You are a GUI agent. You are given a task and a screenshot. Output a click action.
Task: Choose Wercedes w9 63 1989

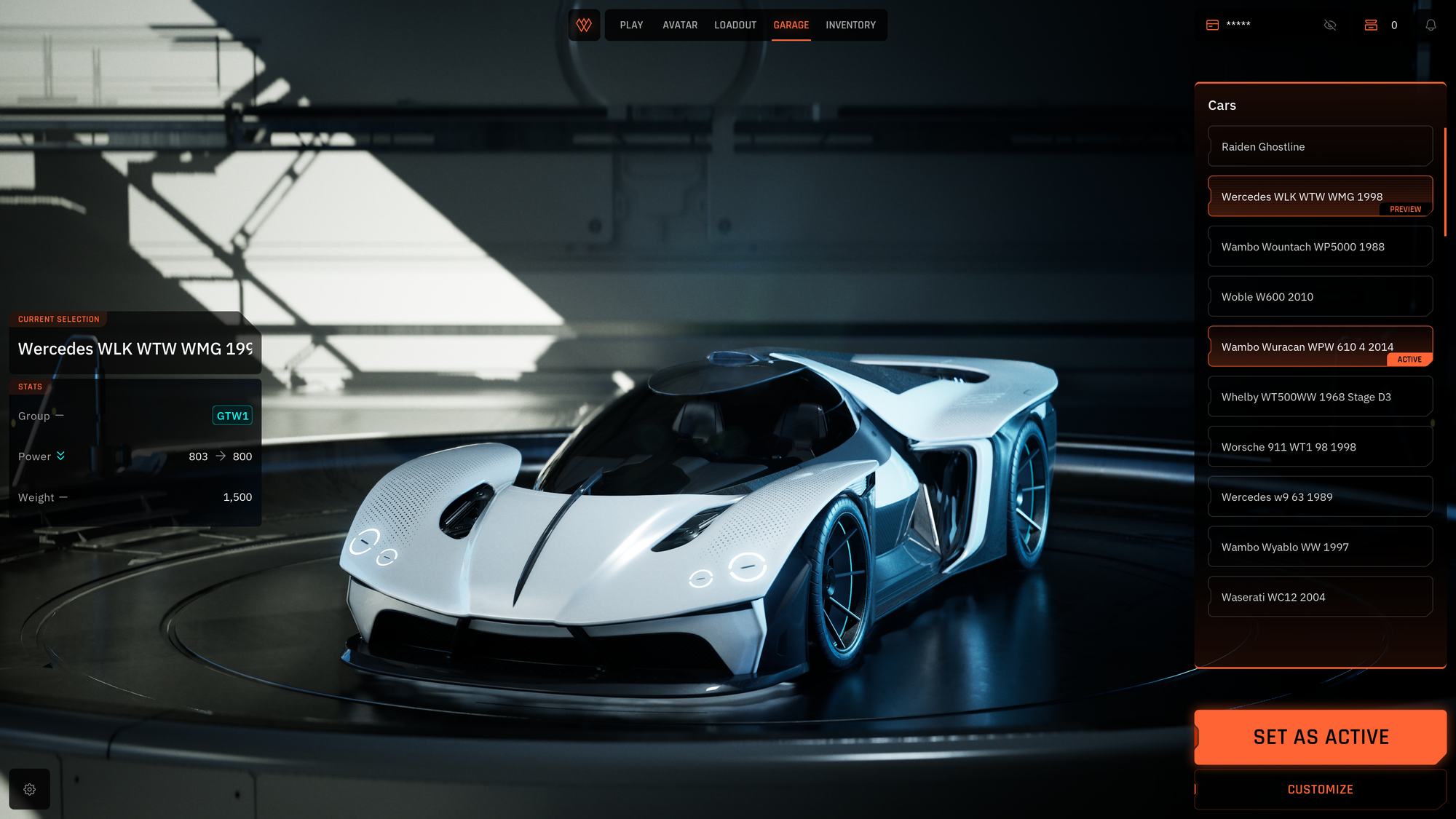click(x=1320, y=497)
